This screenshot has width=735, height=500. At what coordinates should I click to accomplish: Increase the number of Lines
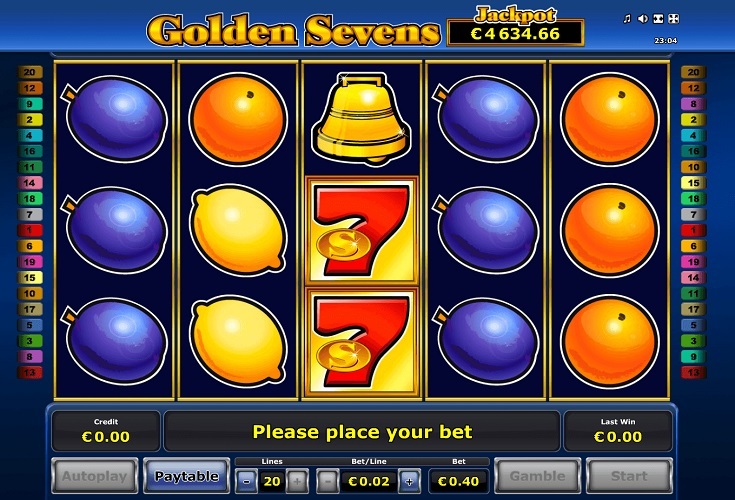(x=295, y=481)
